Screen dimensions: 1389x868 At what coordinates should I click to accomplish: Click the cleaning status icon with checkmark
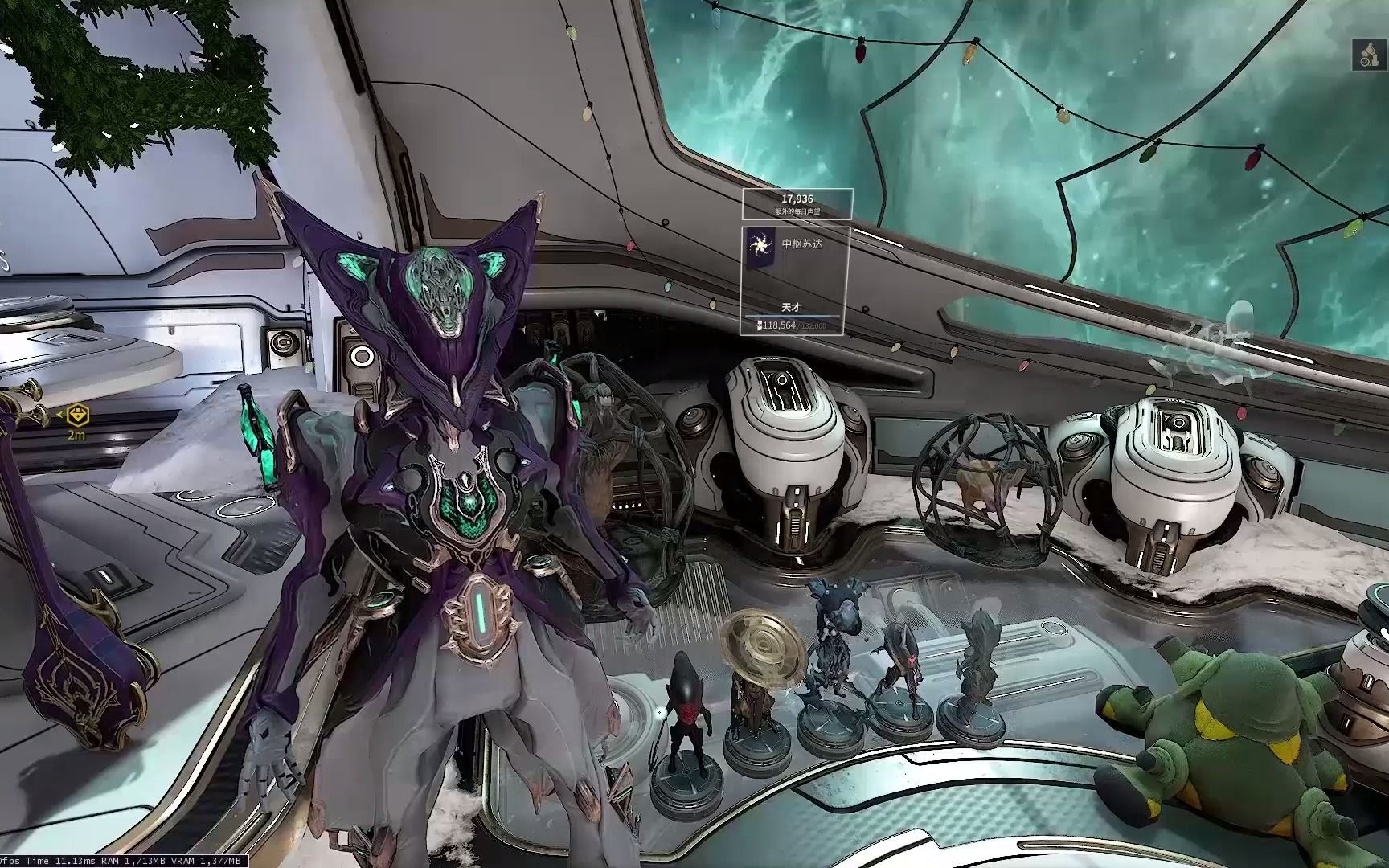[1368, 53]
